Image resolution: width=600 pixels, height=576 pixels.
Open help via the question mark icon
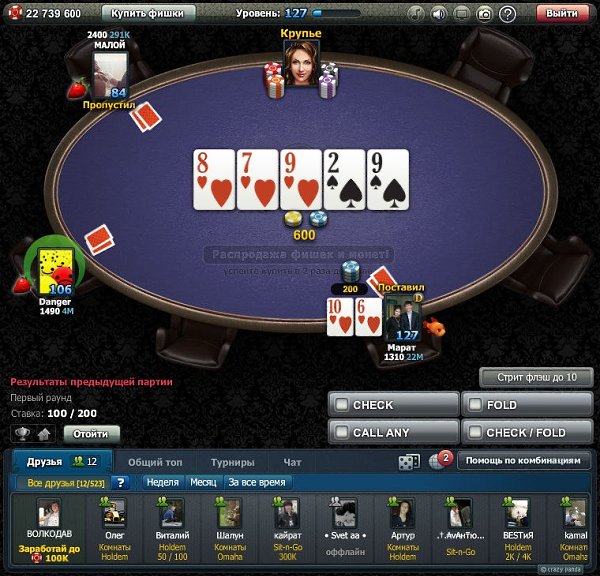507,14
